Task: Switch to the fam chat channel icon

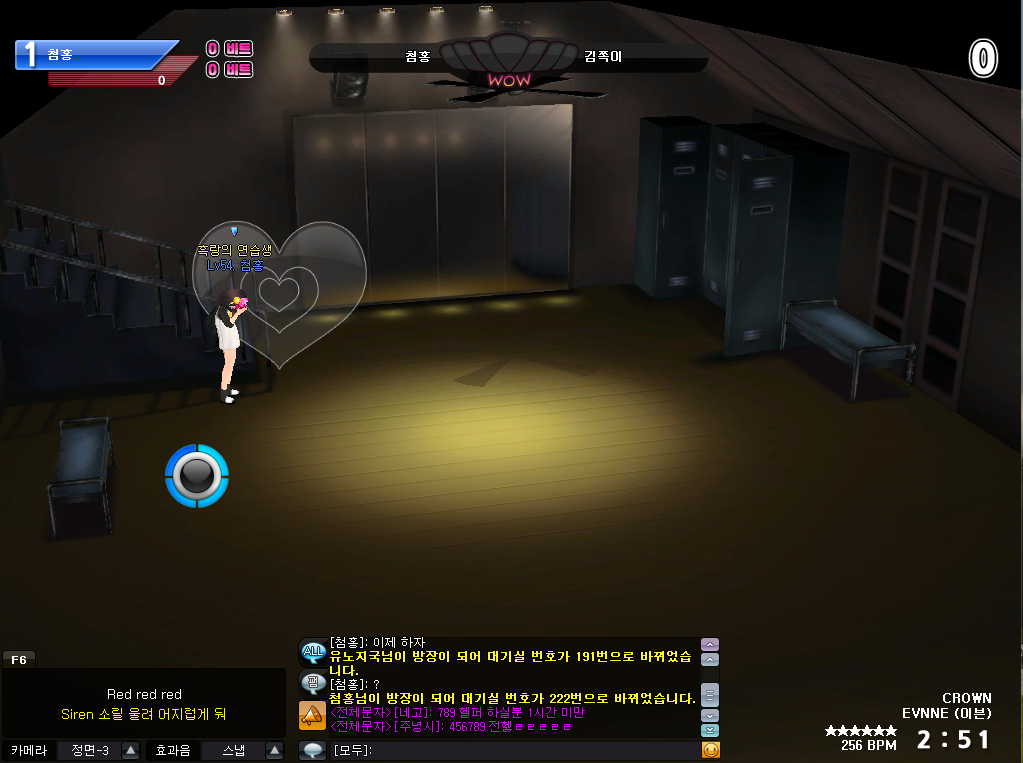Action: [313, 684]
